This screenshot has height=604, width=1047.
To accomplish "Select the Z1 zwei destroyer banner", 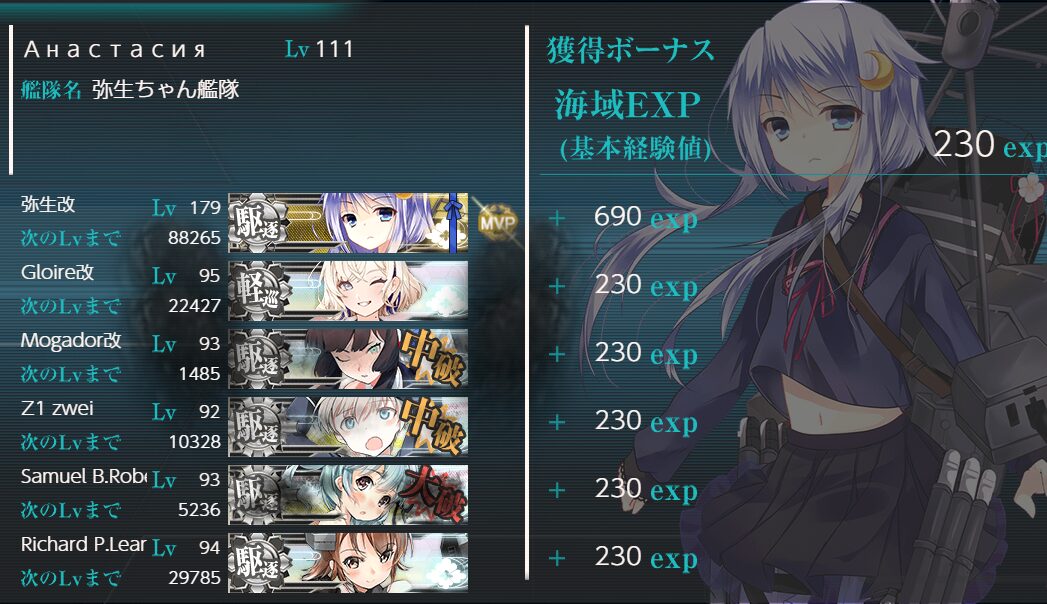I will coord(348,426).
